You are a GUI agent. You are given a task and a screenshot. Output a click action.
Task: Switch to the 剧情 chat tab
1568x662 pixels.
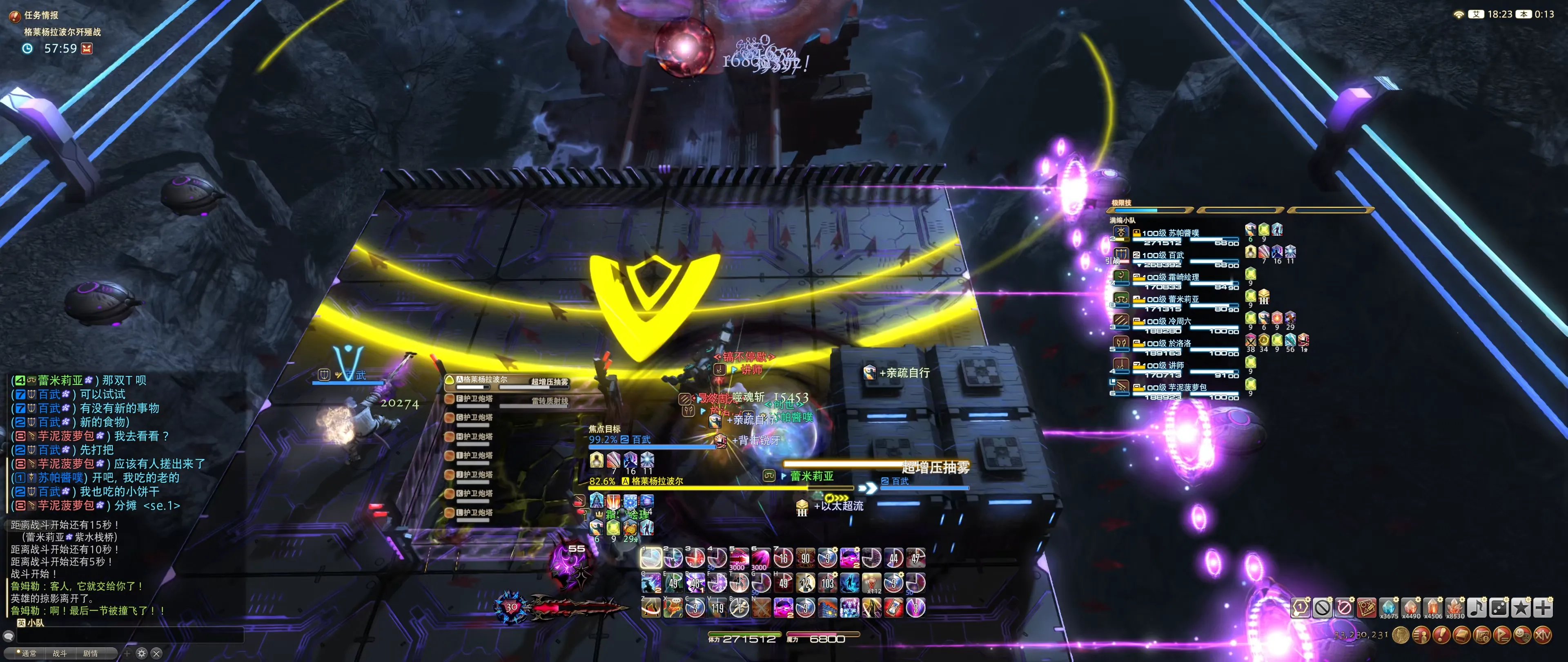[91, 653]
